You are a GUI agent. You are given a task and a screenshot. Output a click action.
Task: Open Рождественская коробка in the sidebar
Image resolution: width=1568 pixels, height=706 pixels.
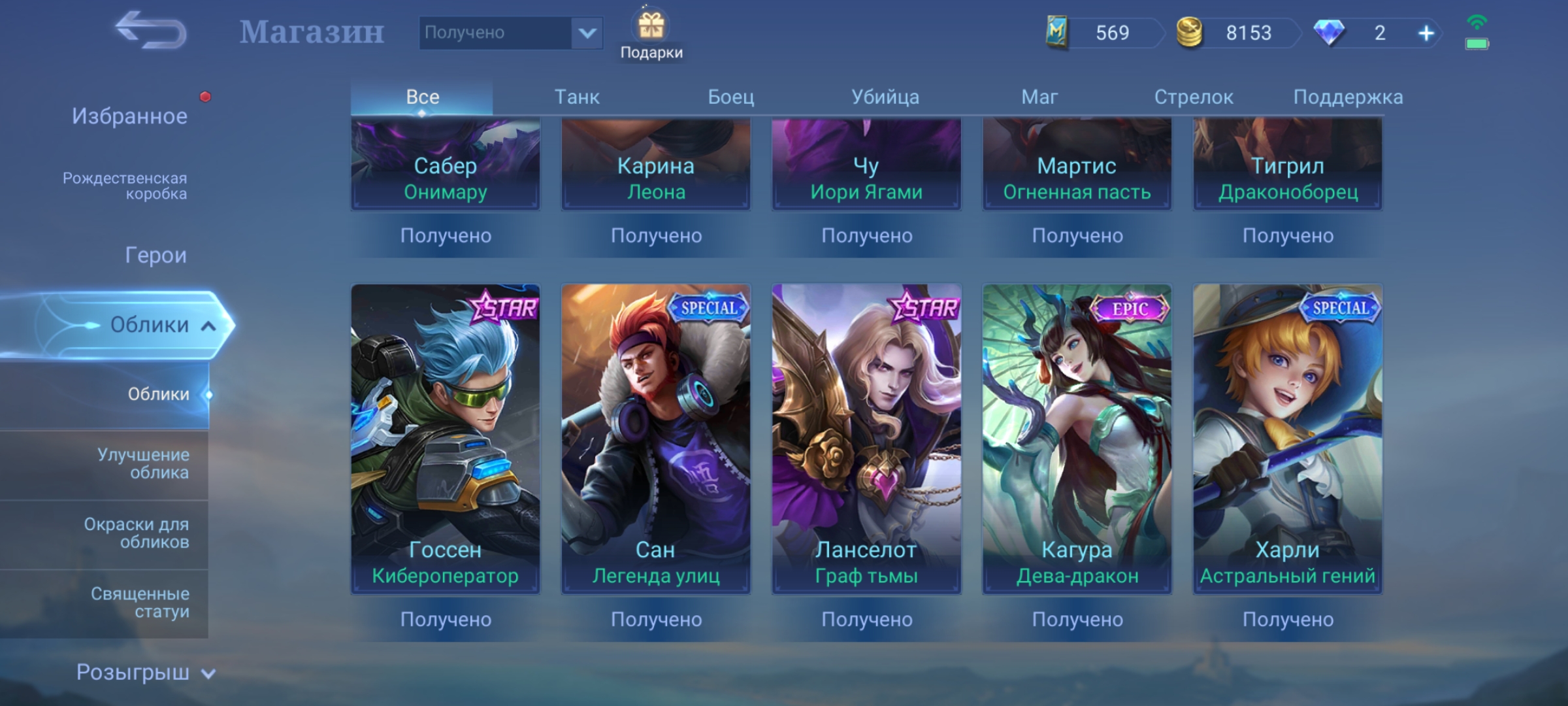tap(124, 186)
